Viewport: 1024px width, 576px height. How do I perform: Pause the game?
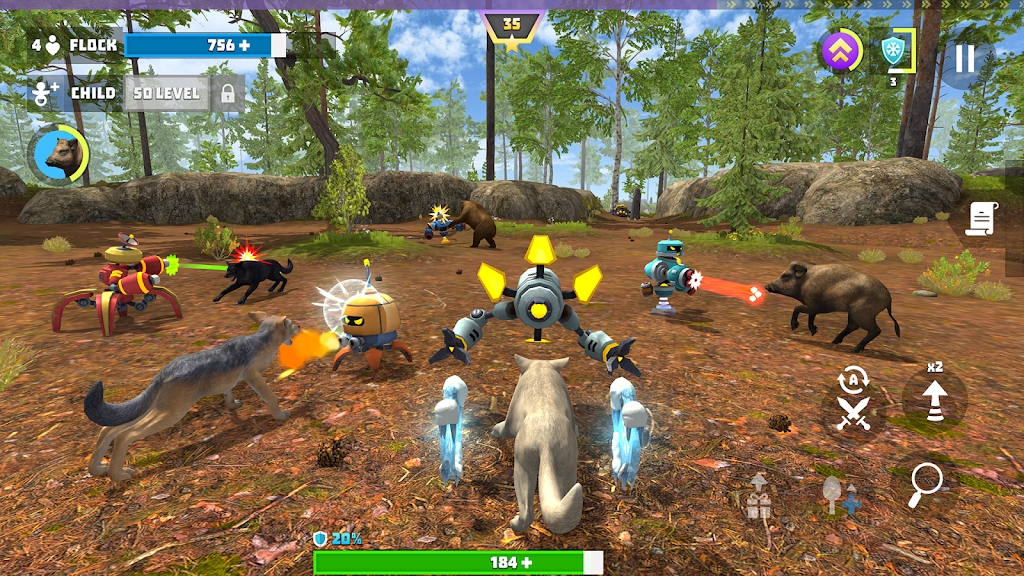[964, 58]
